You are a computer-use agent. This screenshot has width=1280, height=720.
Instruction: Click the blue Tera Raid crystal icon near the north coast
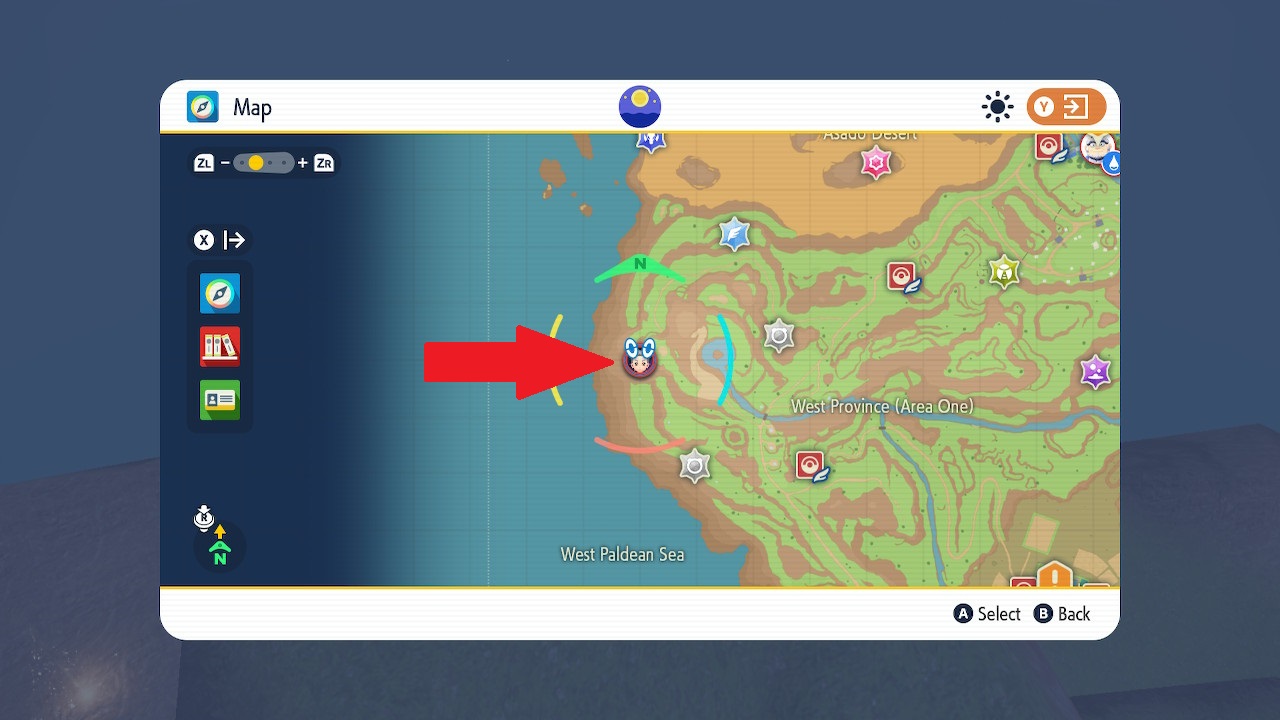[733, 233]
